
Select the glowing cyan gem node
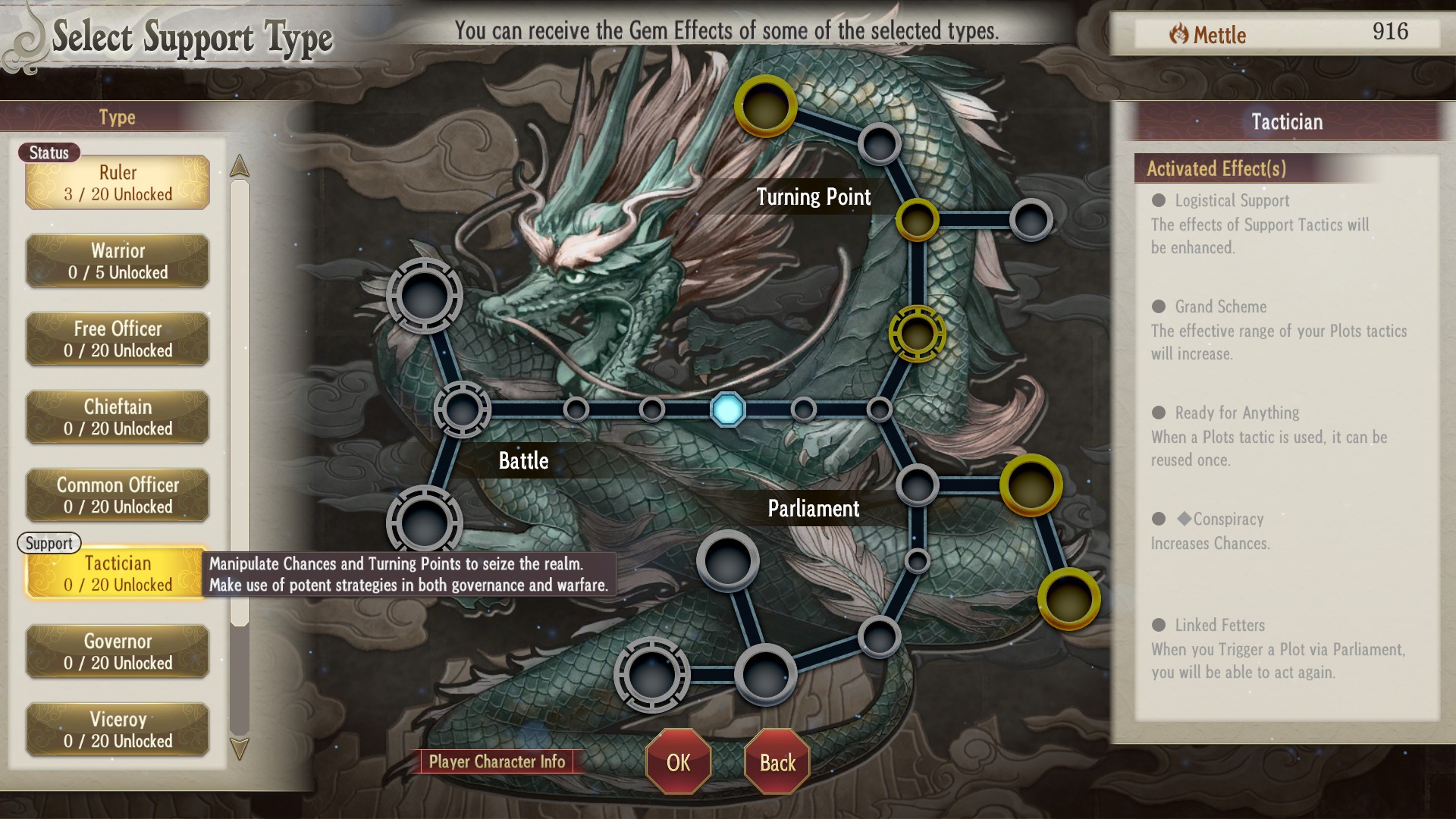point(728,409)
